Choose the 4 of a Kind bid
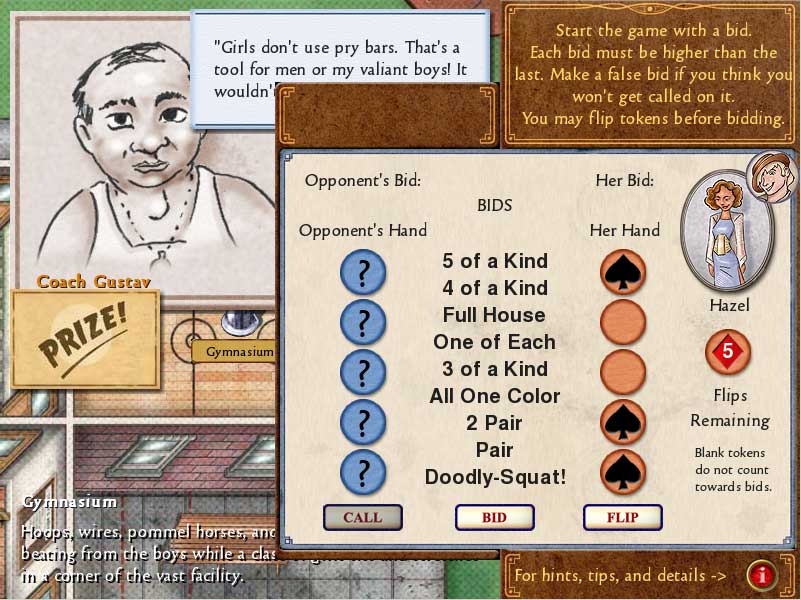801x600 pixels. pos(495,288)
